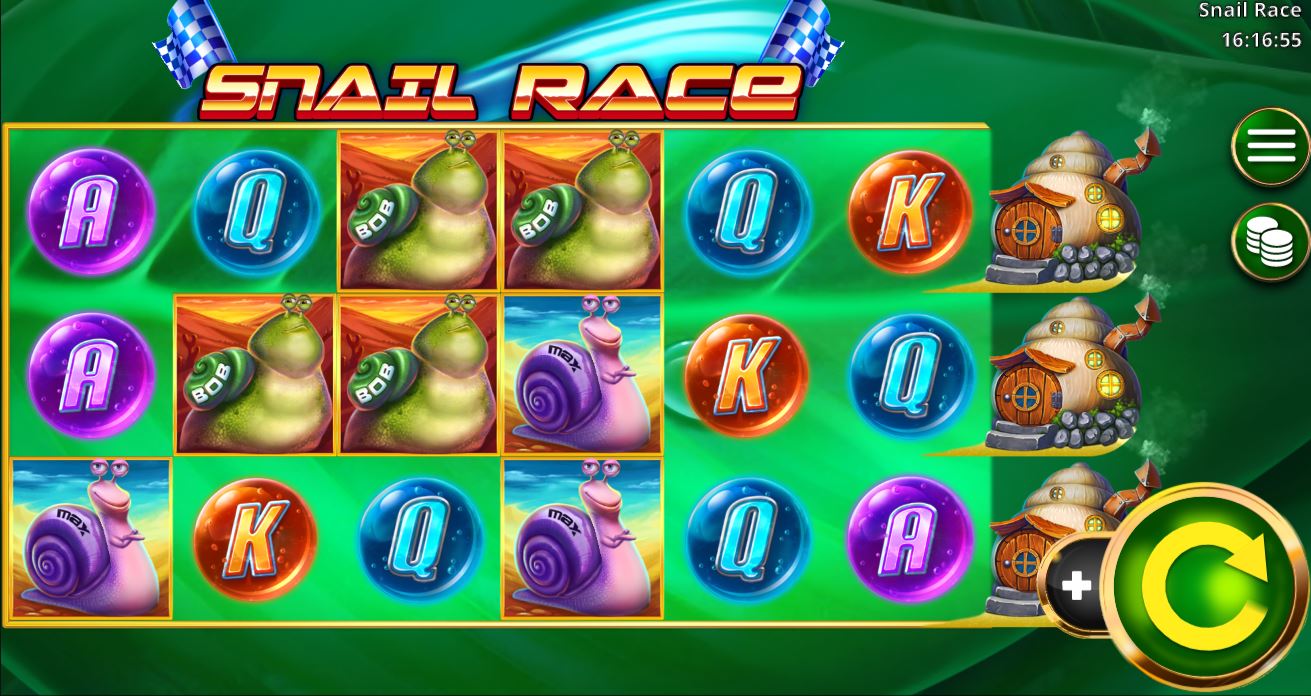Expand options with the black plus button
The width and height of the screenshot is (1311, 696).
pos(1076,586)
